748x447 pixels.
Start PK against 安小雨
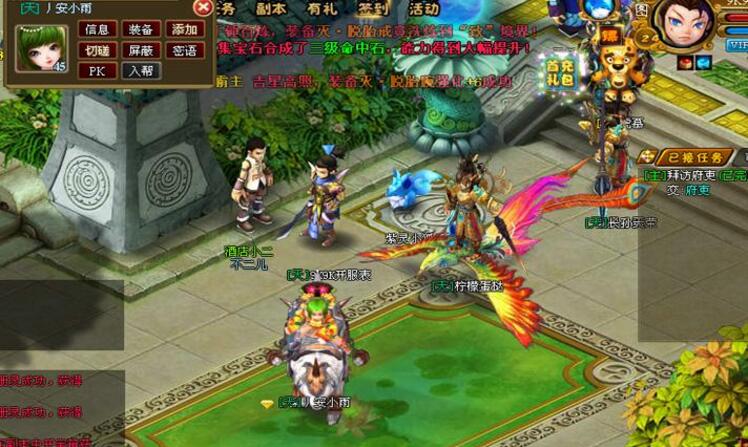click(97, 71)
